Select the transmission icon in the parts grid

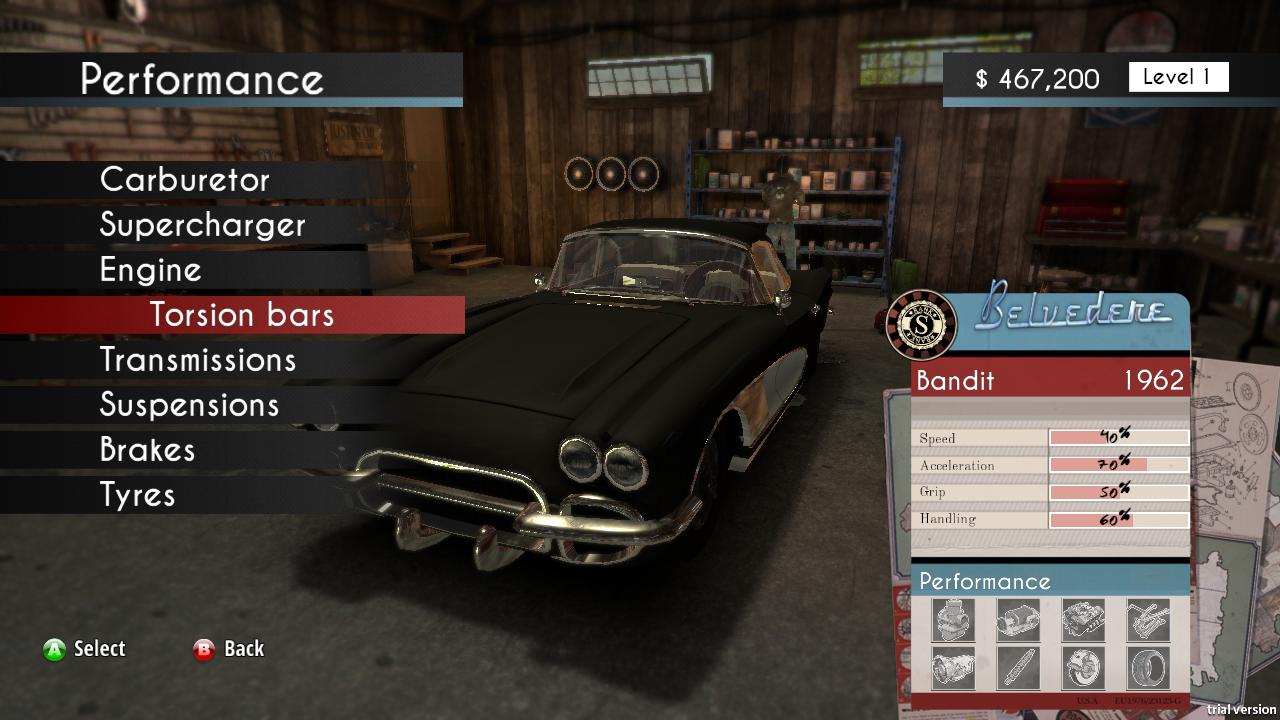[x=952, y=666]
